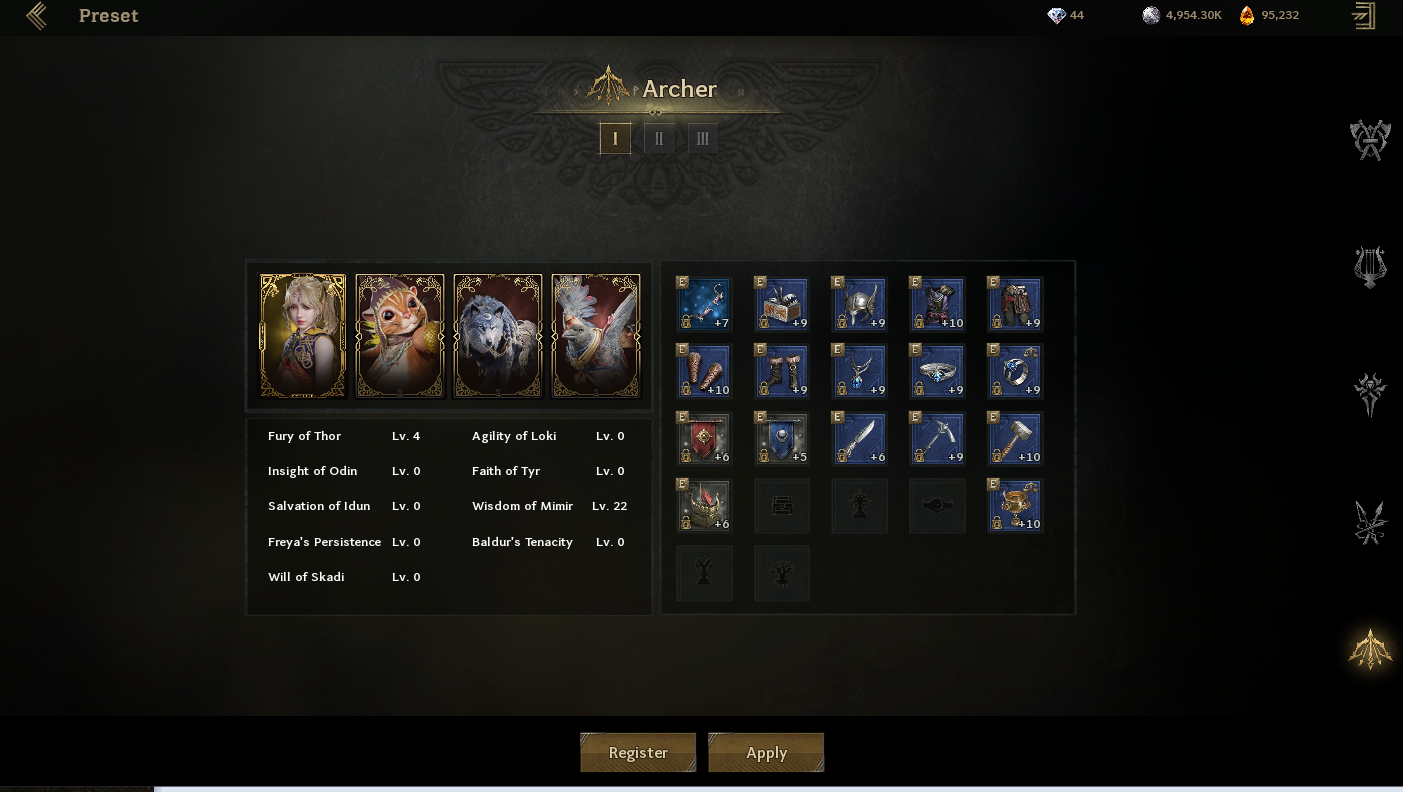This screenshot has height=792, width=1403.
Task: Select the blonde girl avatar card
Action: tap(303, 336)
